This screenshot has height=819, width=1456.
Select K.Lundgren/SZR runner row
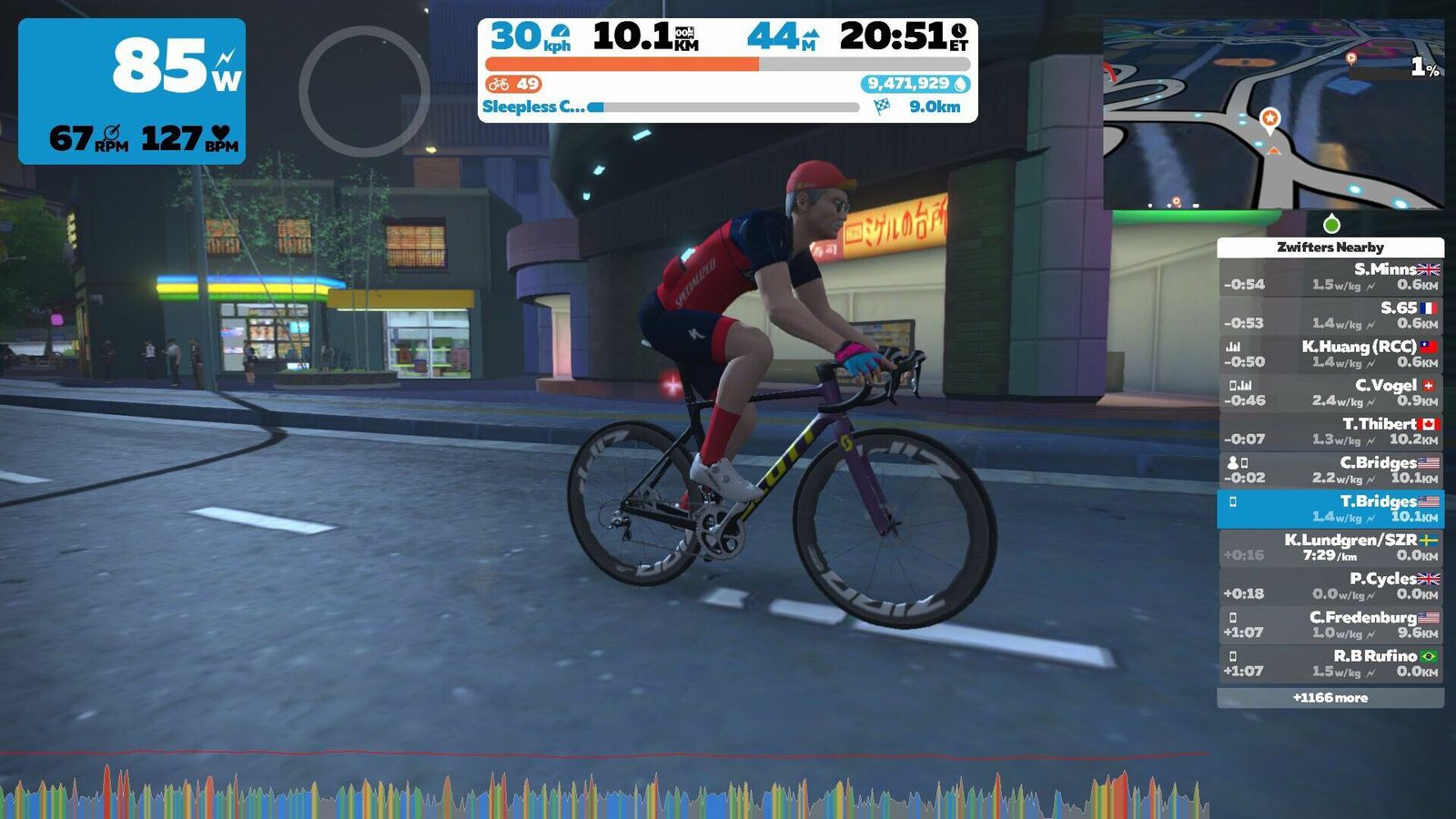(1330, 547)
